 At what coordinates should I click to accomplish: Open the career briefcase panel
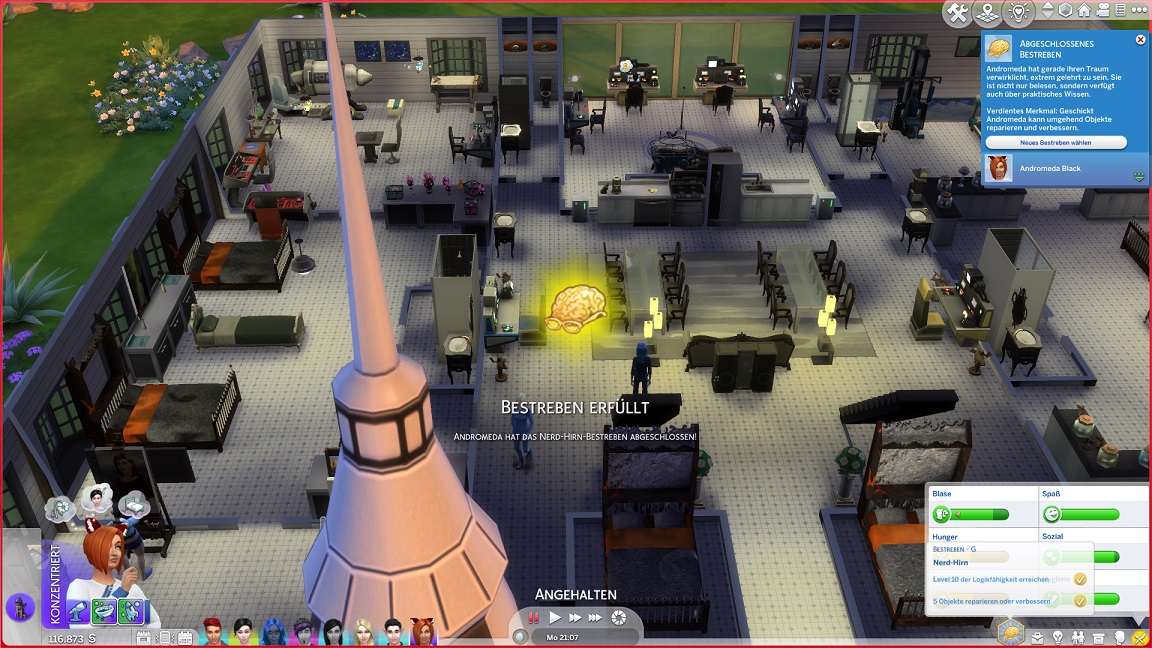1037,637
